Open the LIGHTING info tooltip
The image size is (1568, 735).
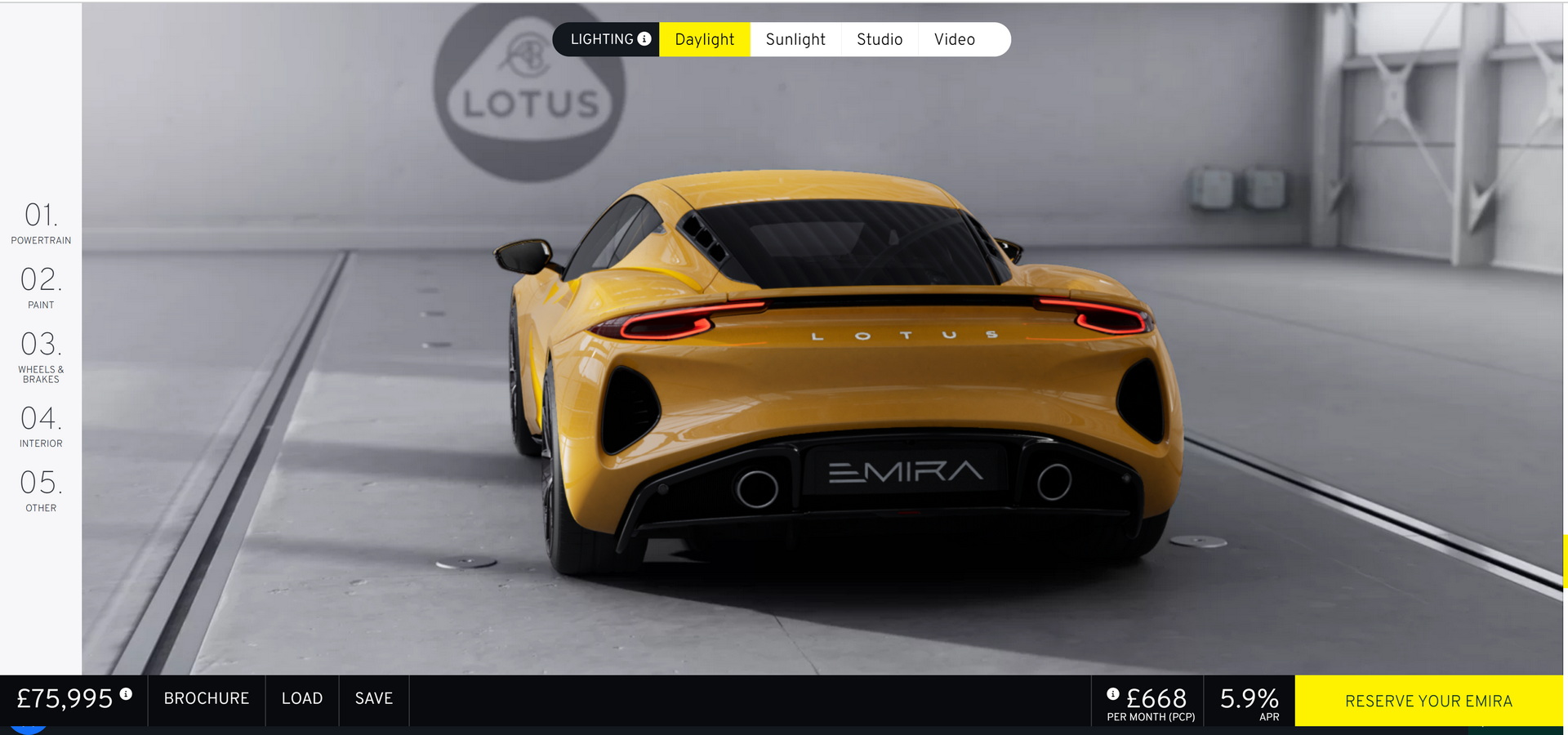coord(645,38)
